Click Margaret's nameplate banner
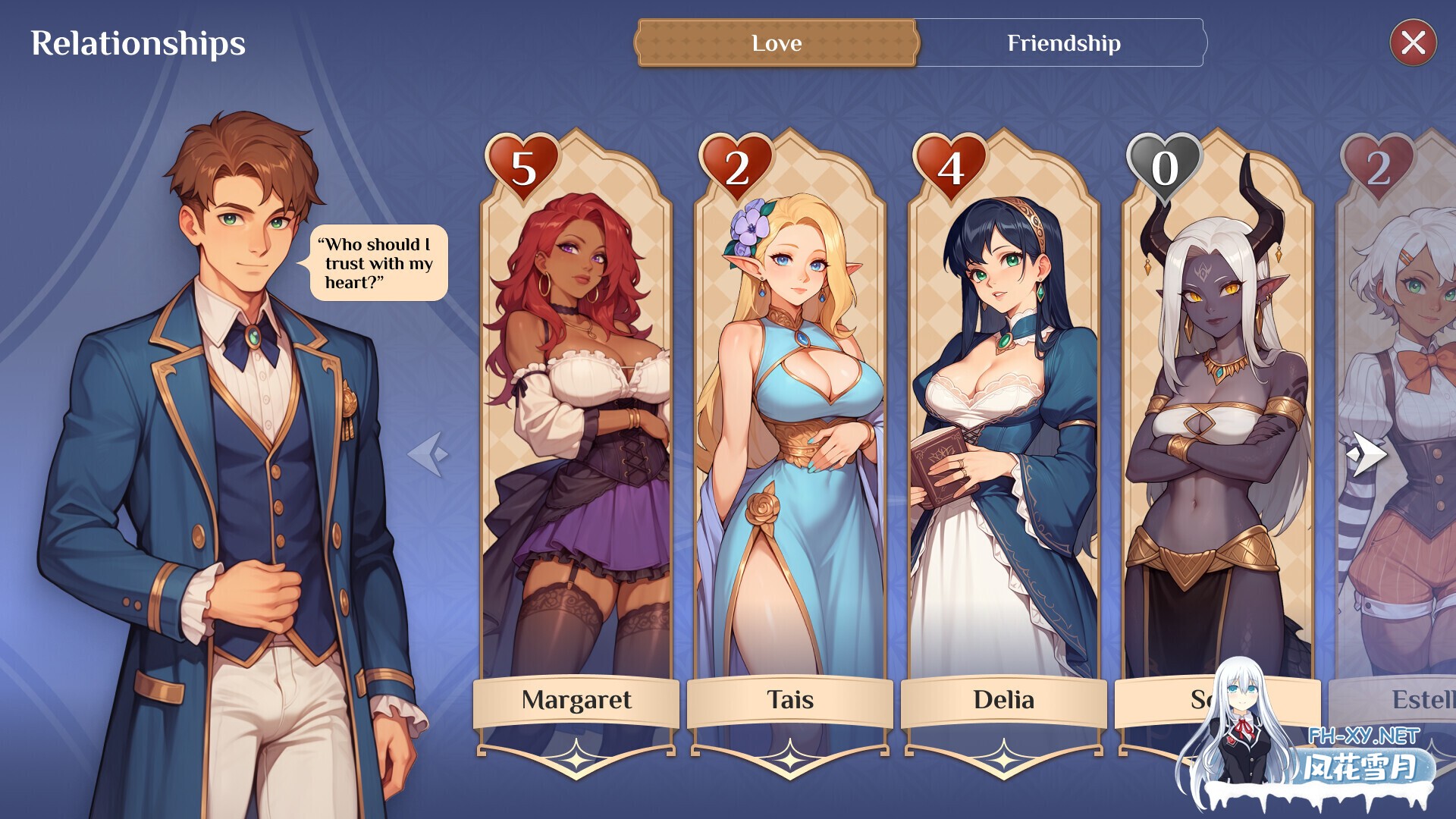 pyautogui.click(x=578, y=701)
